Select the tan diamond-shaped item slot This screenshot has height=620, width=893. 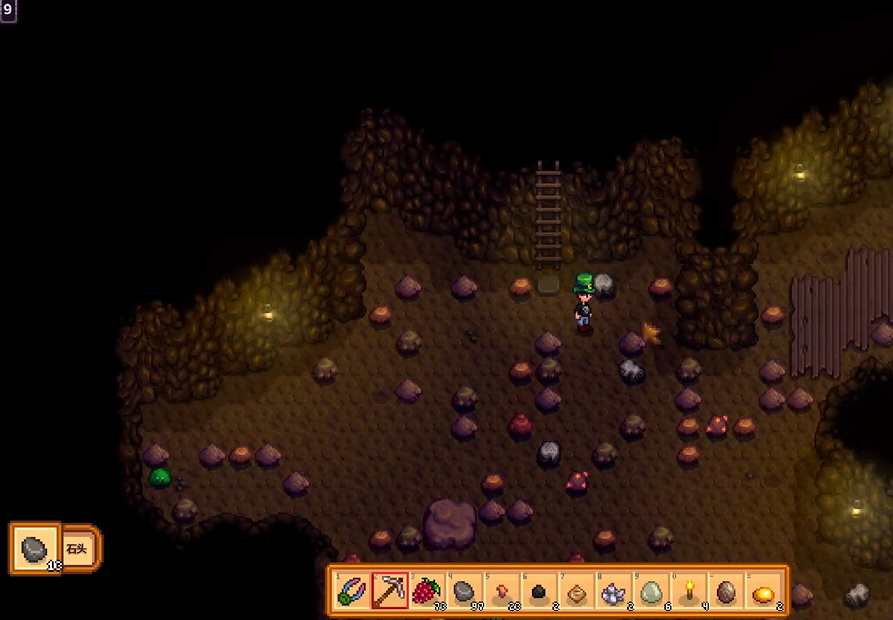click(x=578, y=591)
